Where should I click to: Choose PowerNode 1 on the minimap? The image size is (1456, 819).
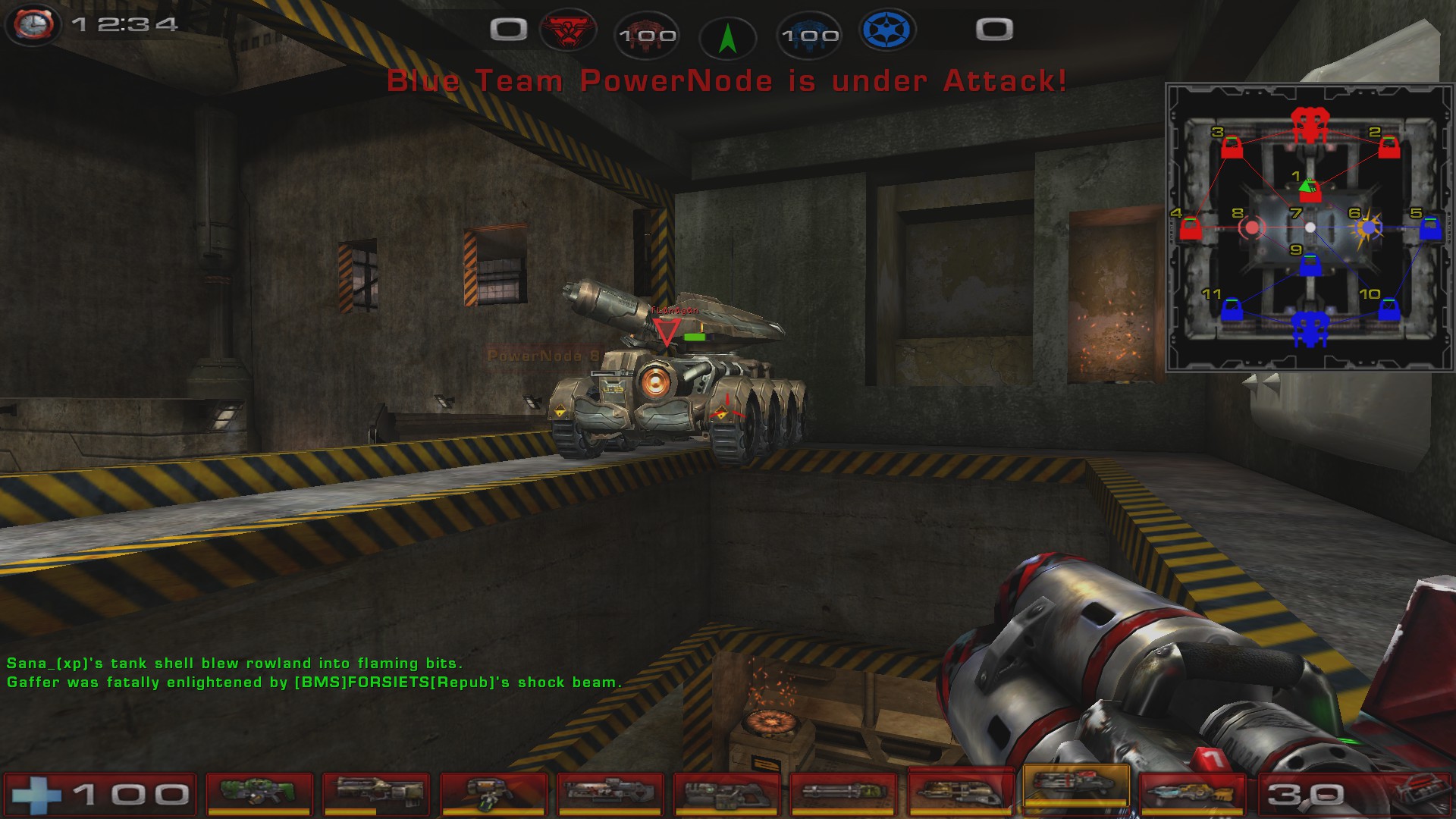(x=1310, y=190)
